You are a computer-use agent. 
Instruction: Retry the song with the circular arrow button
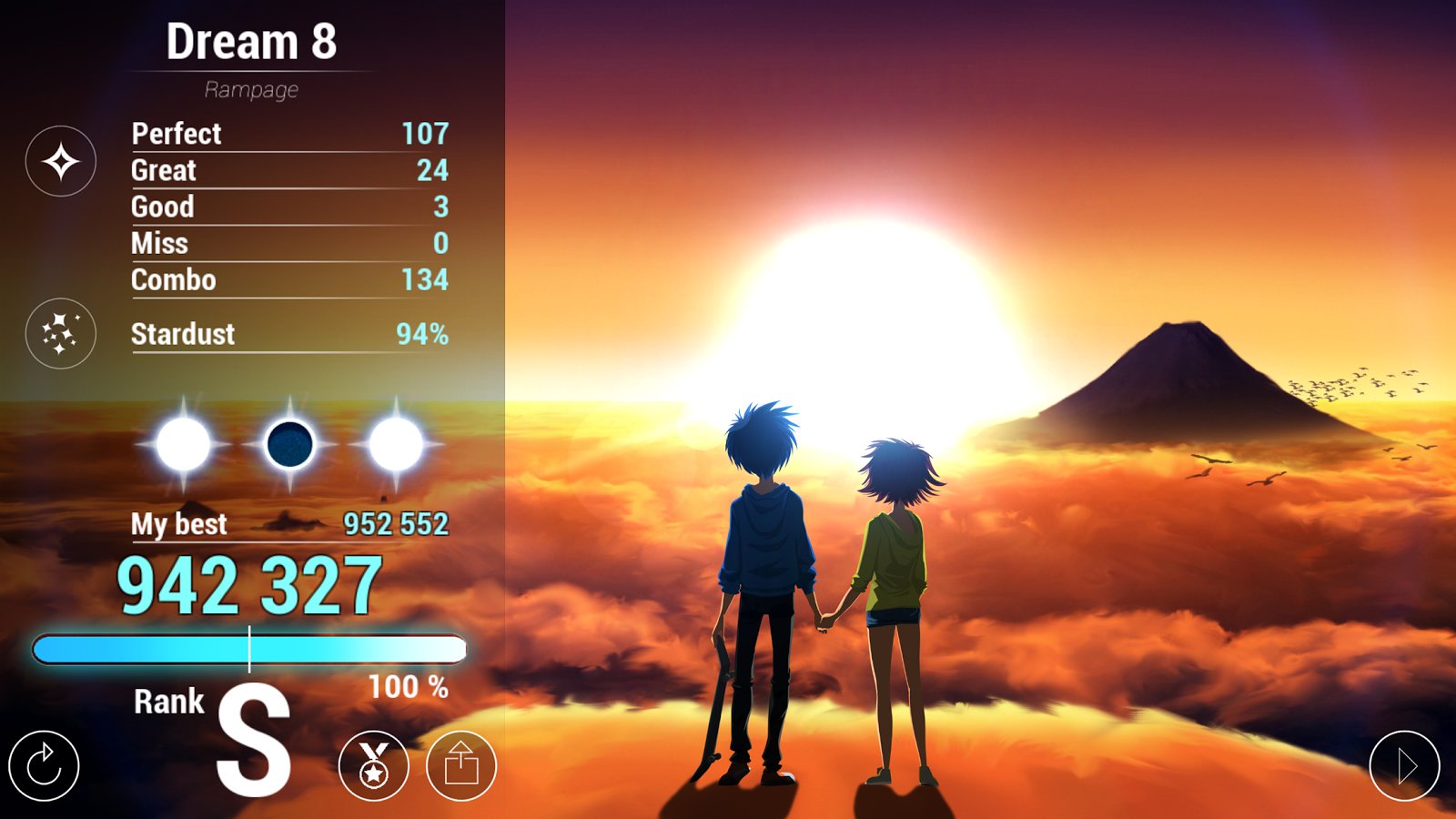tap(44, 766)
